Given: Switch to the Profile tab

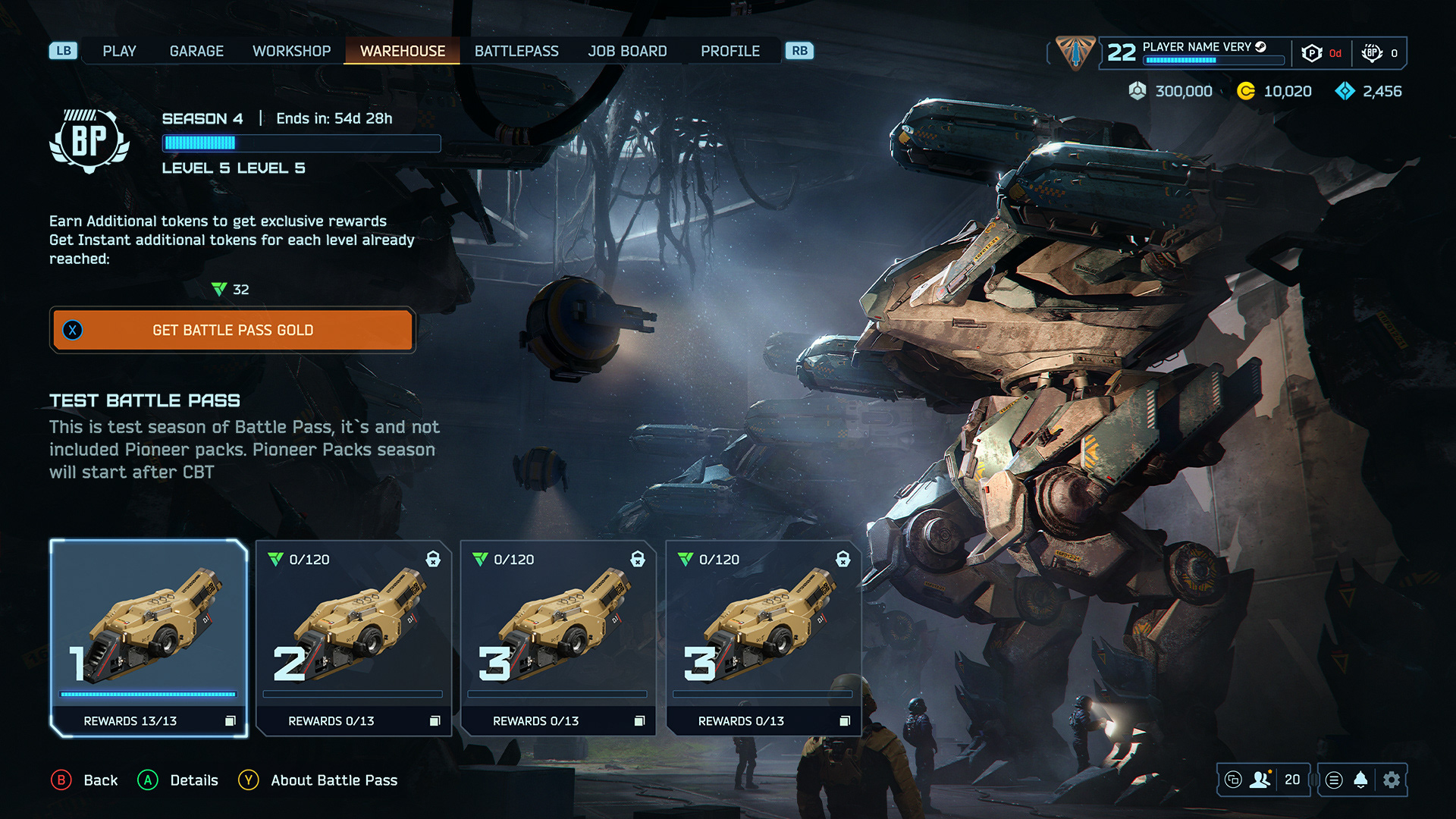Looking at the screenshot, I should (730, 51).
